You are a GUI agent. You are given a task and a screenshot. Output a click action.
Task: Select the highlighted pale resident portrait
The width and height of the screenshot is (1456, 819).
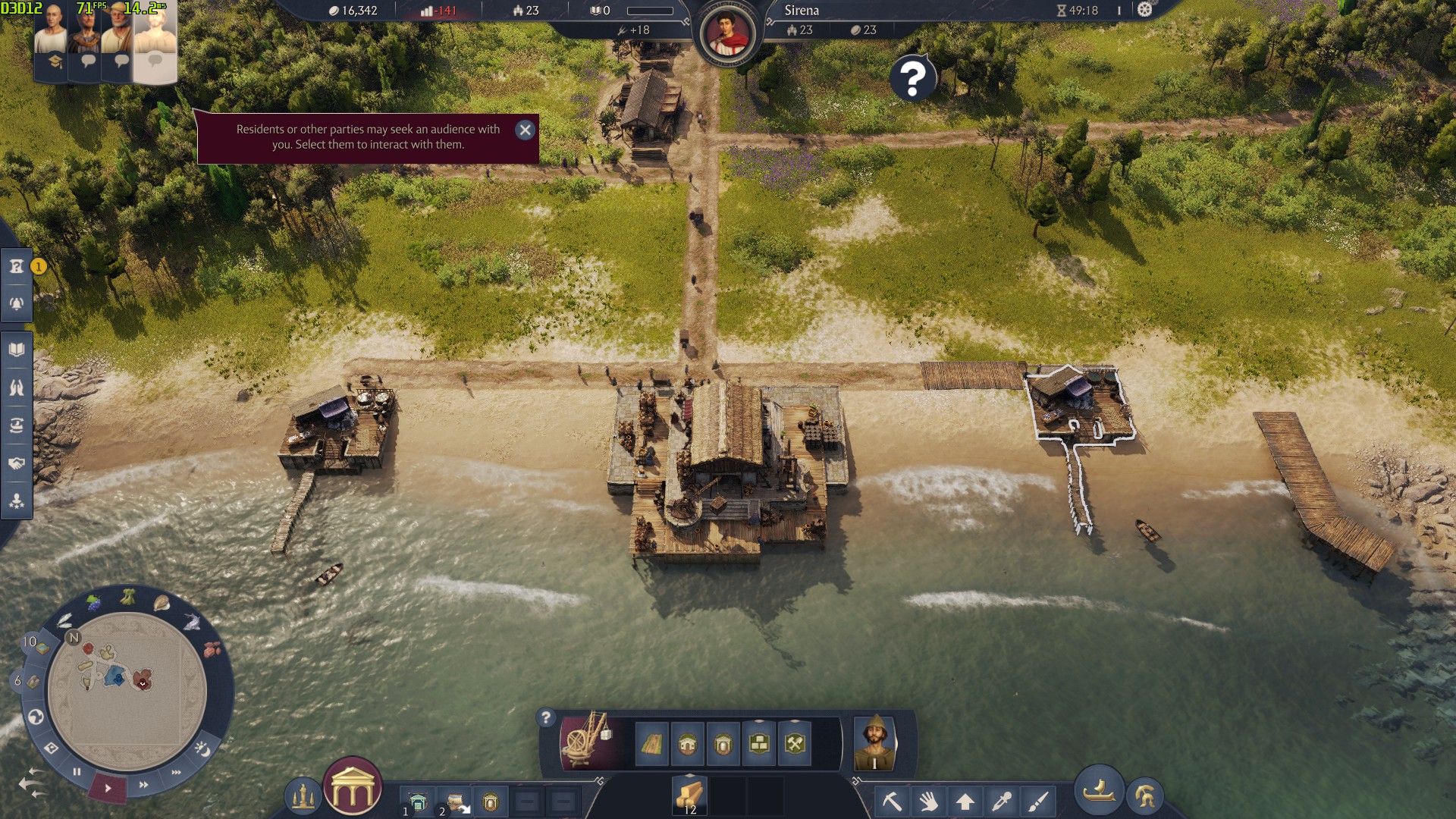point(155,42)
